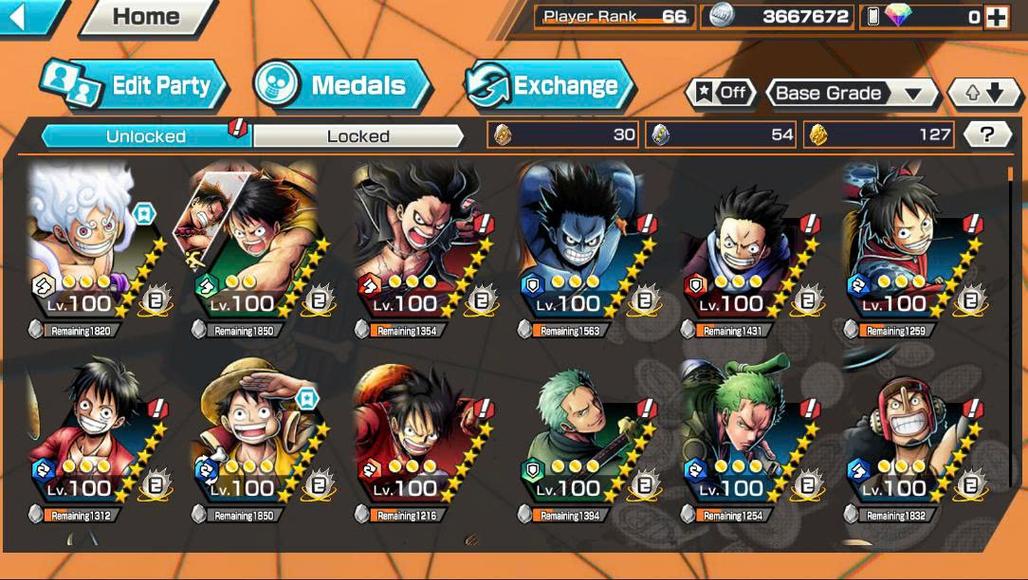Screen dimensions: 1028x580
Task: Add rainbow diamonds with the plus button
Action: [x=996, y=17]
